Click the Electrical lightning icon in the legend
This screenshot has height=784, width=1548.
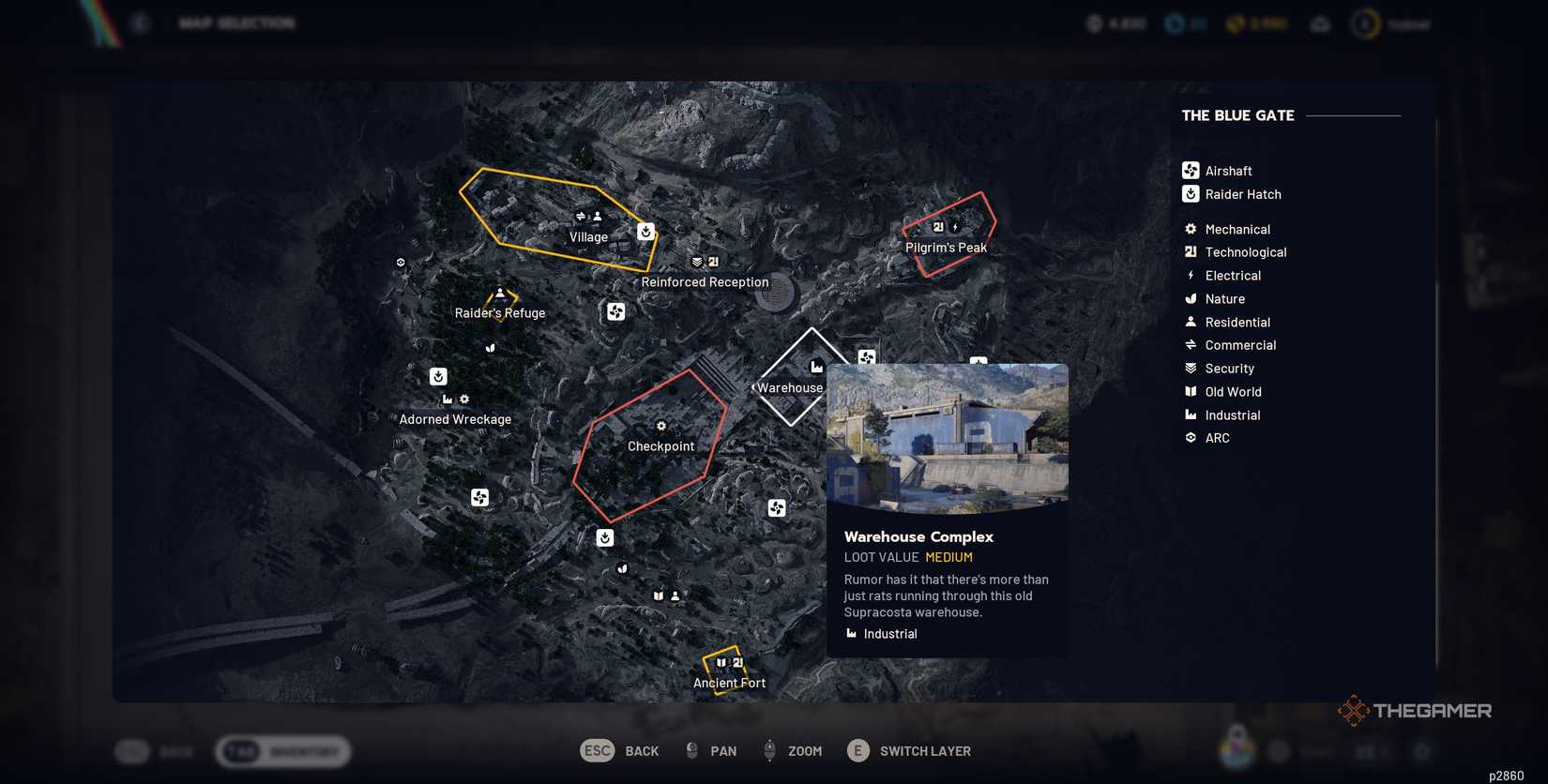[x=1190, y=275]
